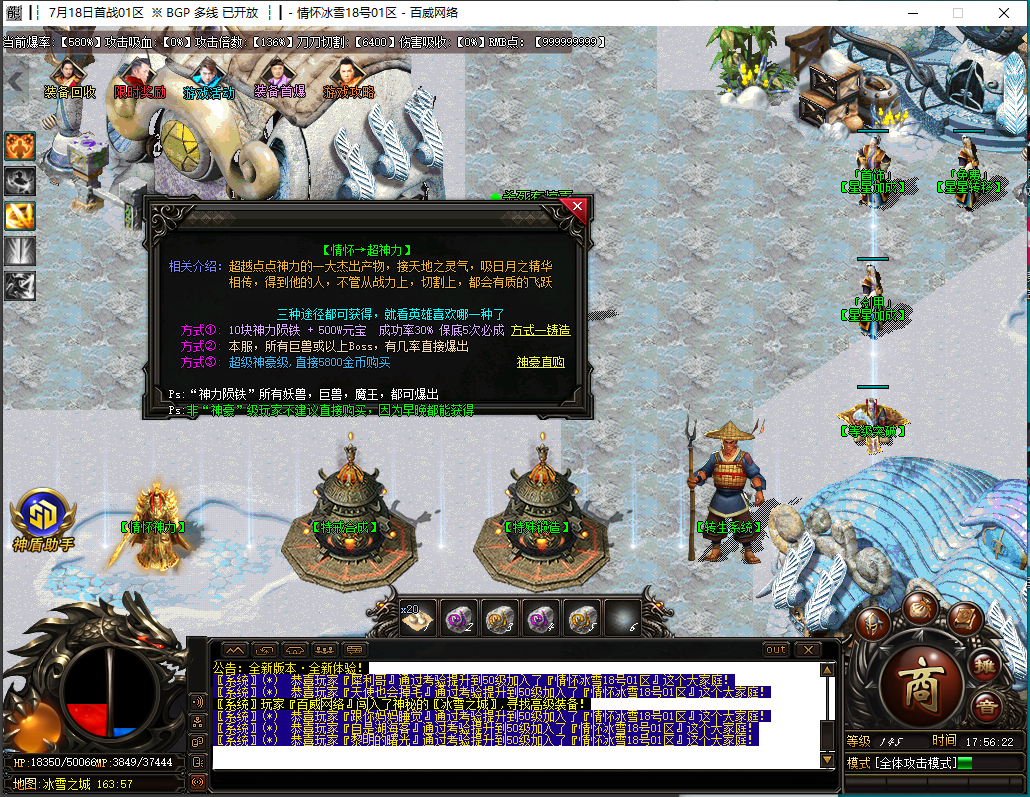1030x797 pixels.
Task: Open the 游戏攻略 guide
Action: (x=349, y=79)
